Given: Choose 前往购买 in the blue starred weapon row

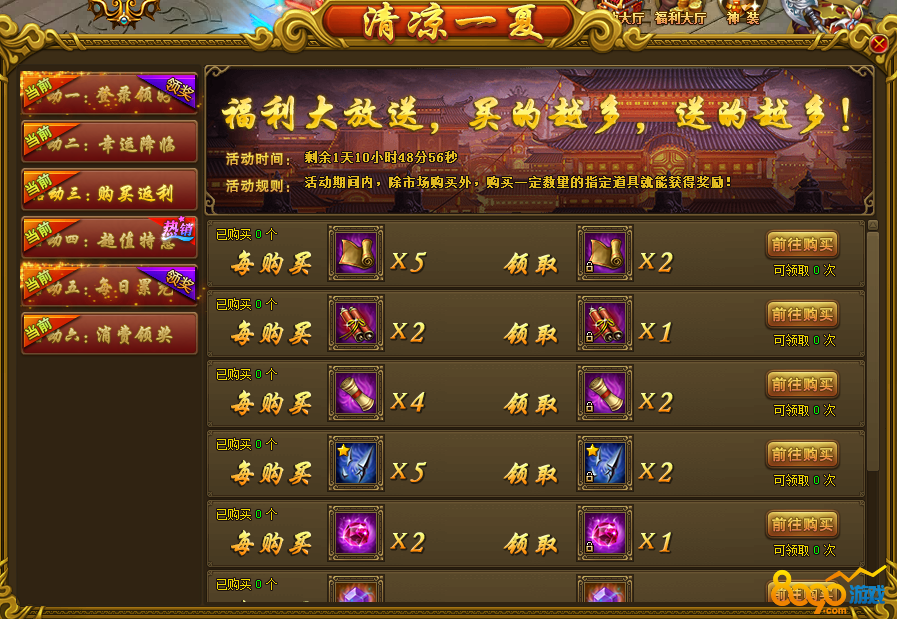Looking at the screenshot, I should (x=802, y=454).
